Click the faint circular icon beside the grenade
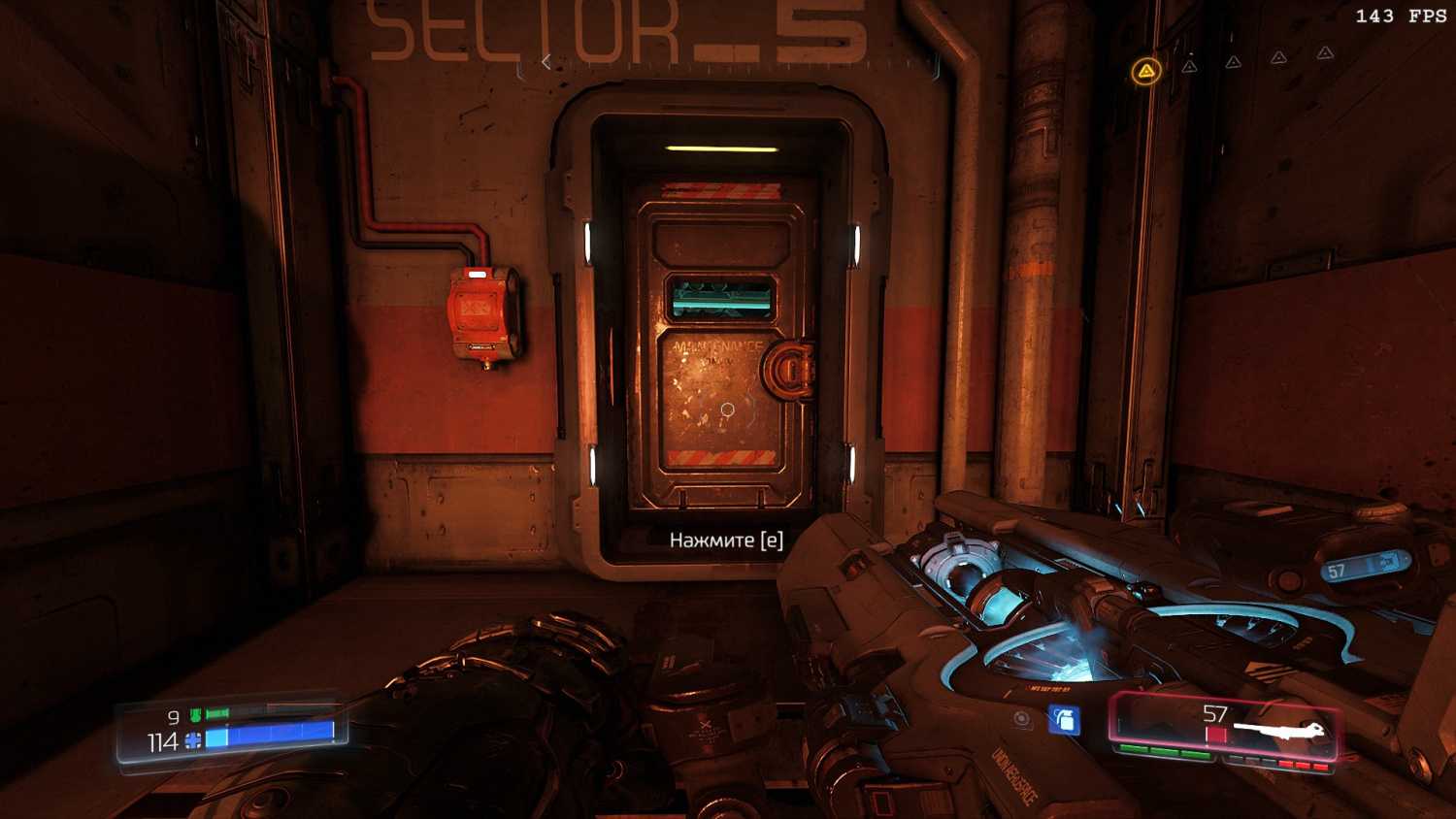 pyautogui.click(x=1022, y=719)
